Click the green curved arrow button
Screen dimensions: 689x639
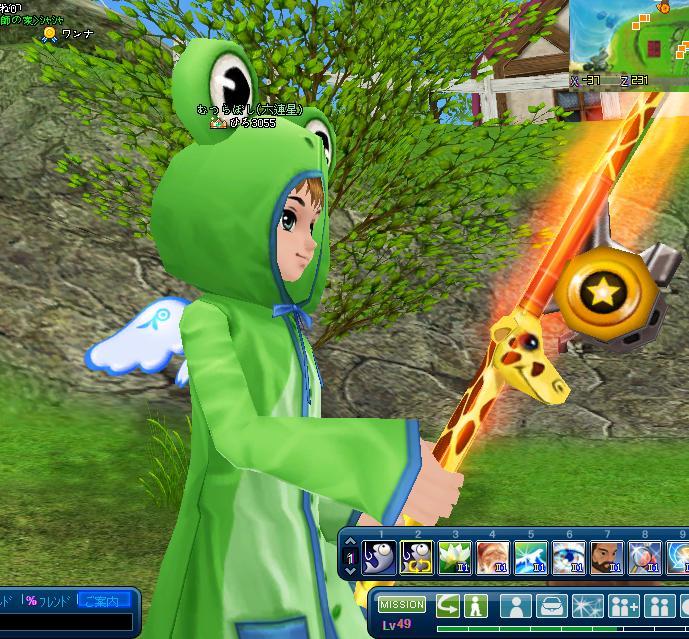pyautogui.click(x=447, y=605)
